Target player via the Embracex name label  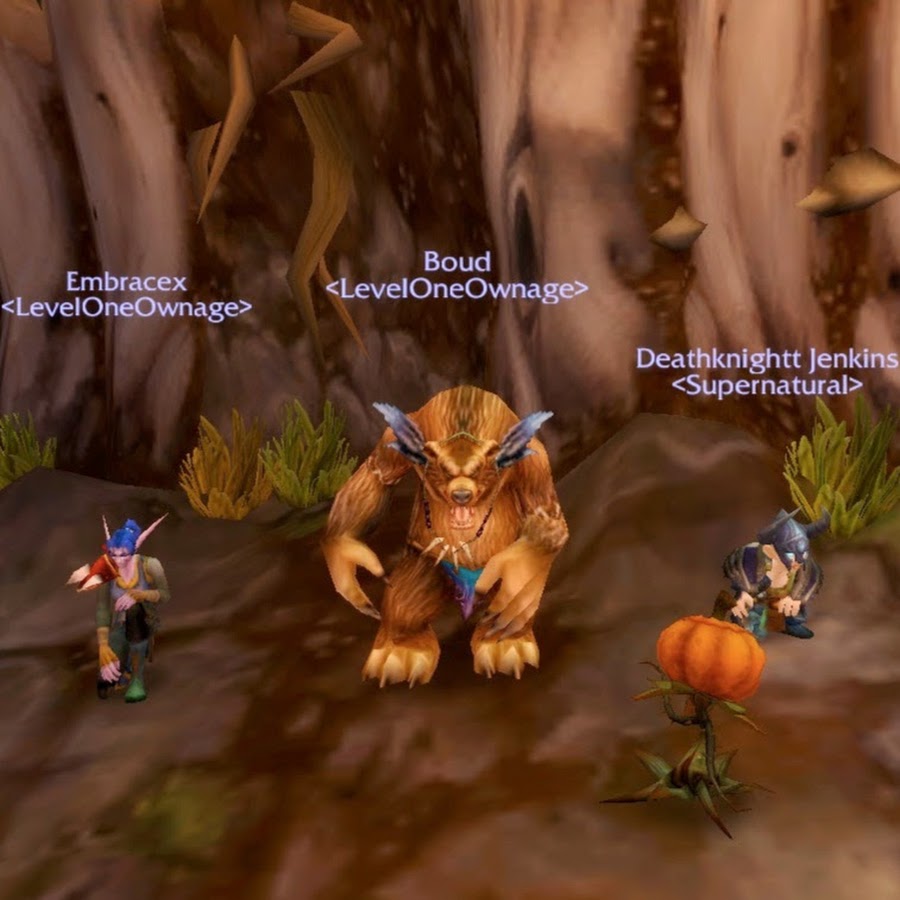126,283
